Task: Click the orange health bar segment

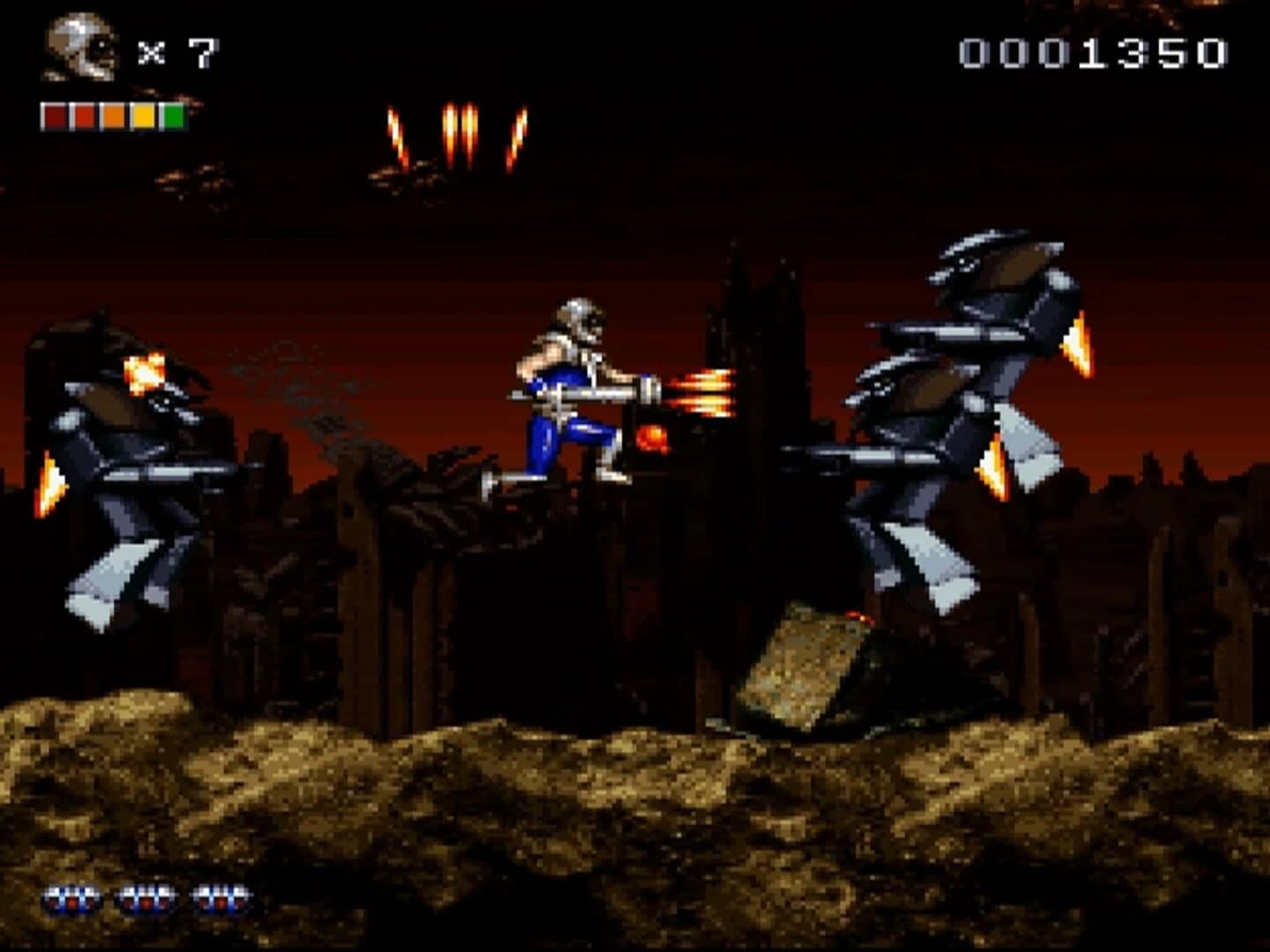Action: [113, 115]
